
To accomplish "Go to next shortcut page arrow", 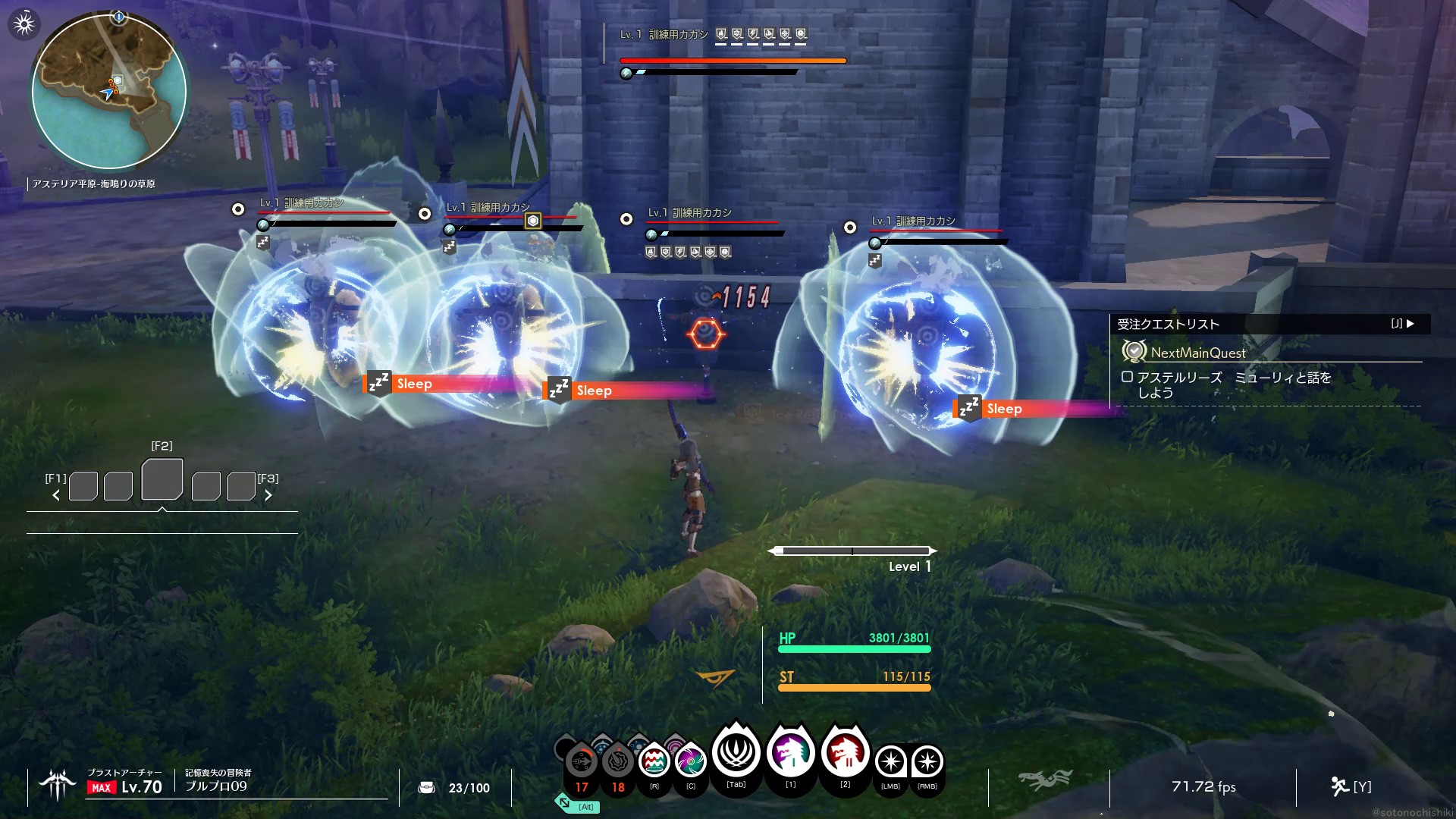I will pyautogui.click(x=268, y=495).
